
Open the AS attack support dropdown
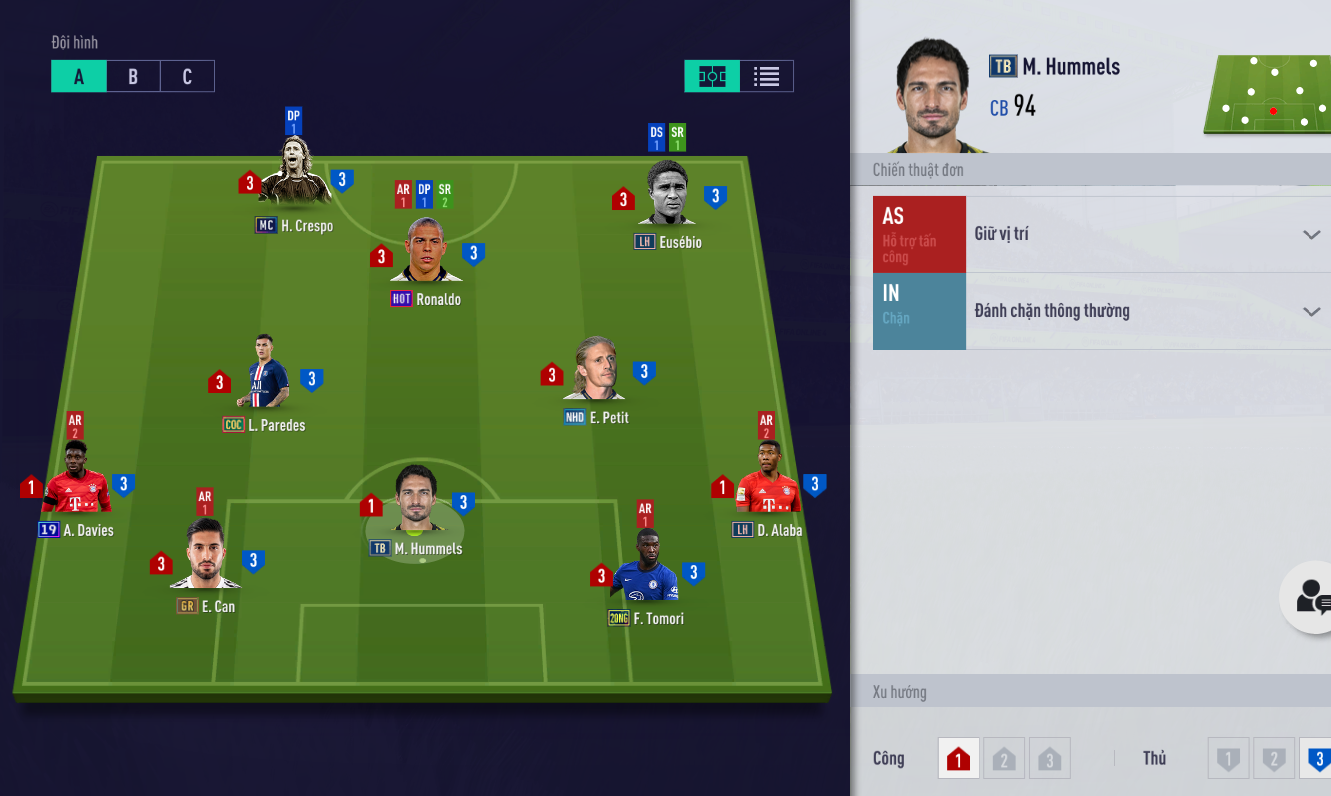[x=1311, y=235]
